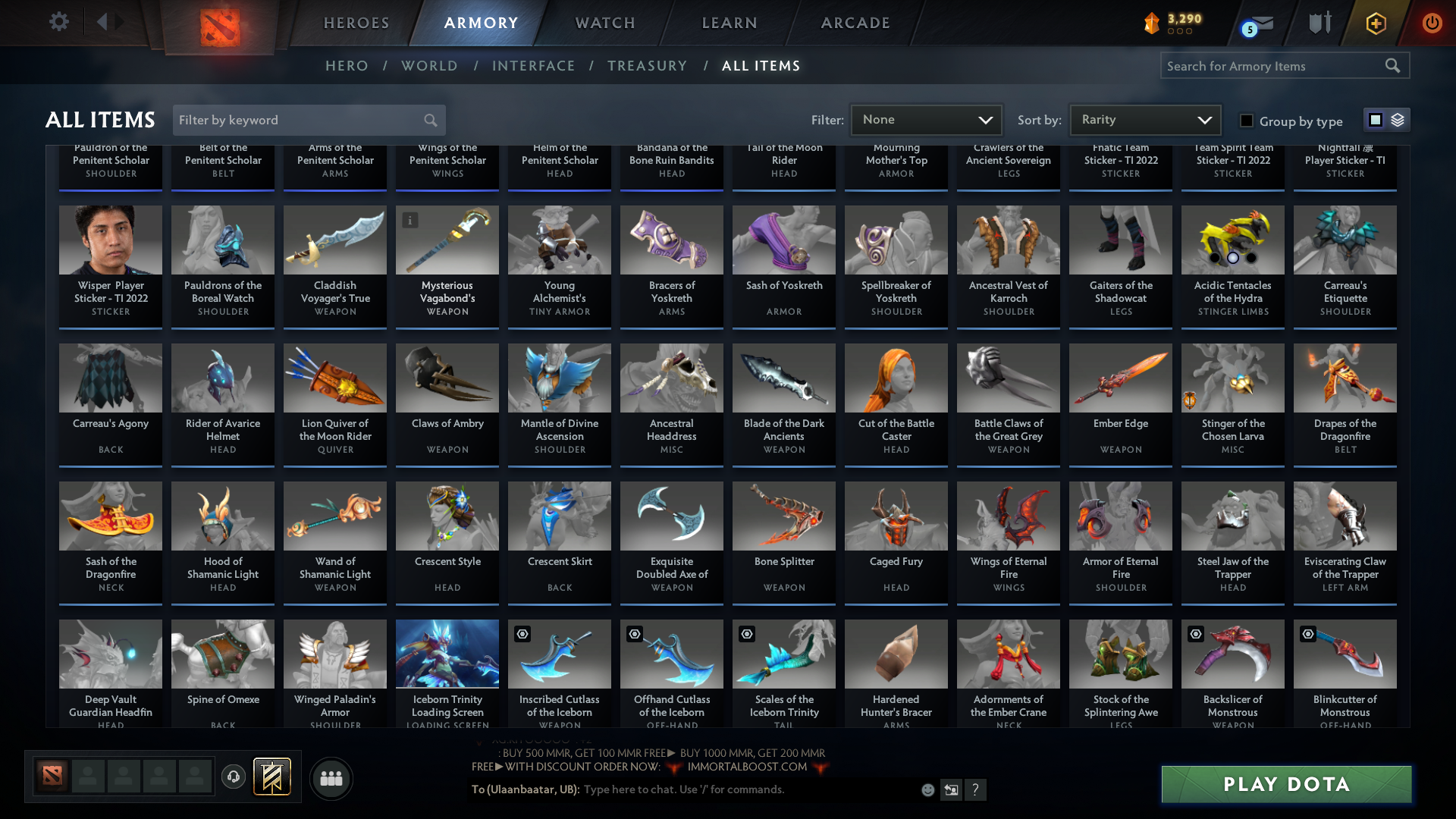Open the TREASURY breadcrumb item

[647, 66]
